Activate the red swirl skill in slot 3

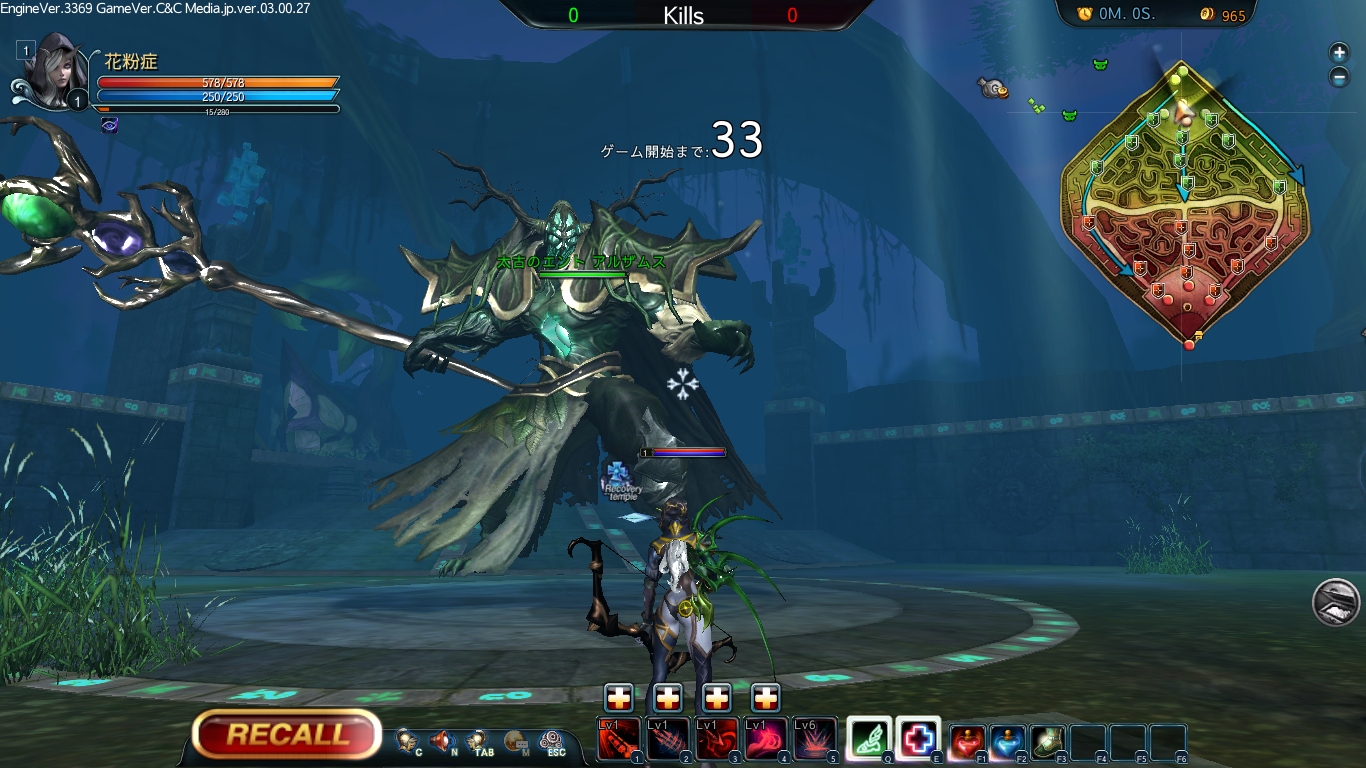716,738
